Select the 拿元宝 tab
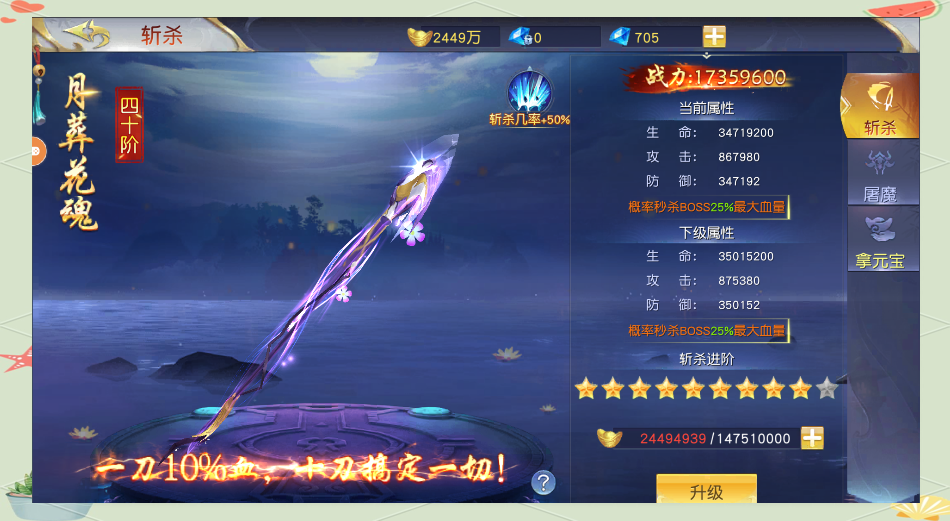Viewport: 950px width, 521px height. pyautogui.click(x=879, y=241)
